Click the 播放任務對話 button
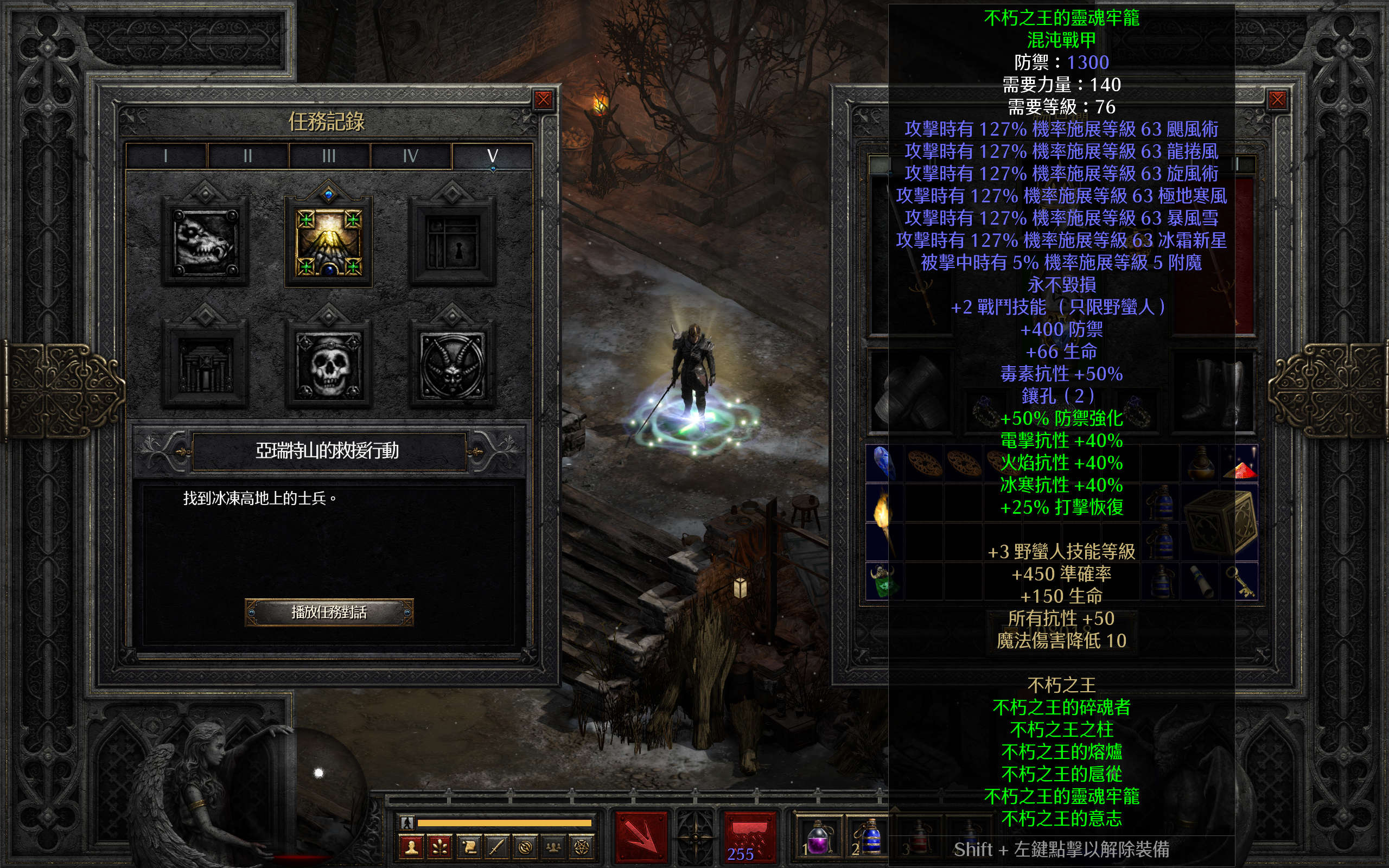Image resolution: width=1389 pixels, height=868 pixels. (x=329, y=612)
